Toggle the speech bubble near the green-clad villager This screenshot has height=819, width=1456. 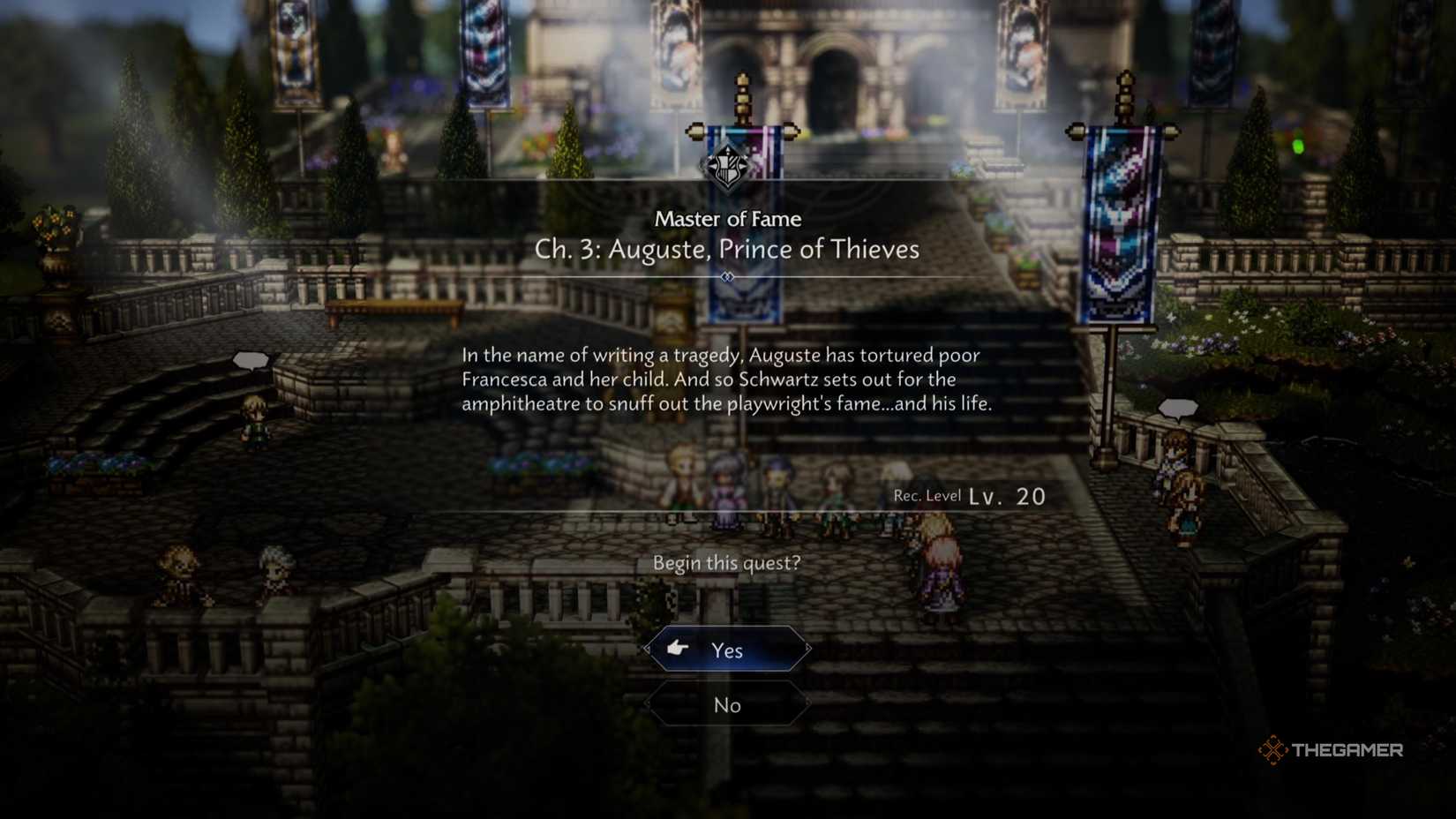tap(250, 359)
